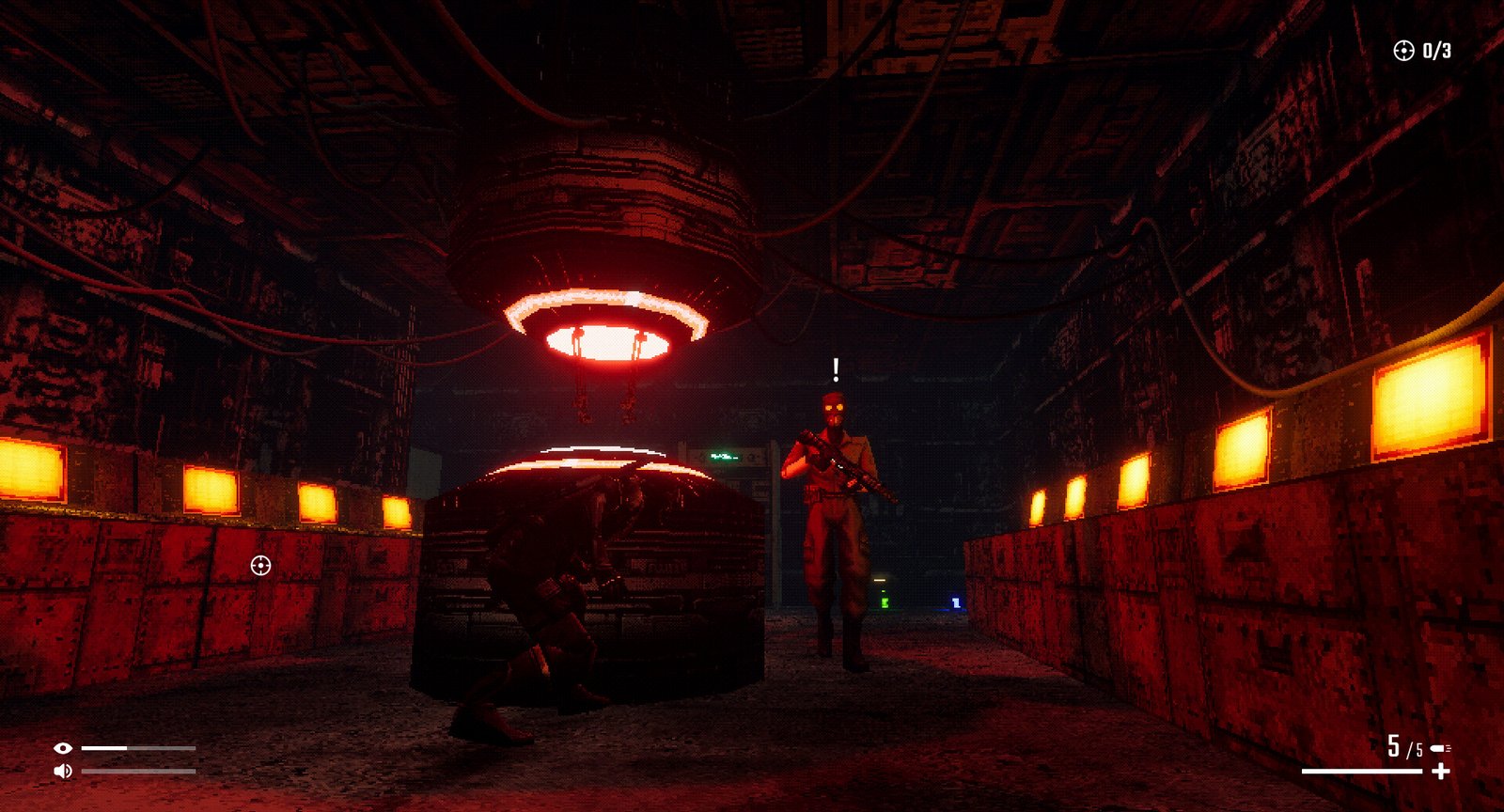The image size is (1504, 812).
Task: Click the eye visibility icon
Action: click(63, 748)
